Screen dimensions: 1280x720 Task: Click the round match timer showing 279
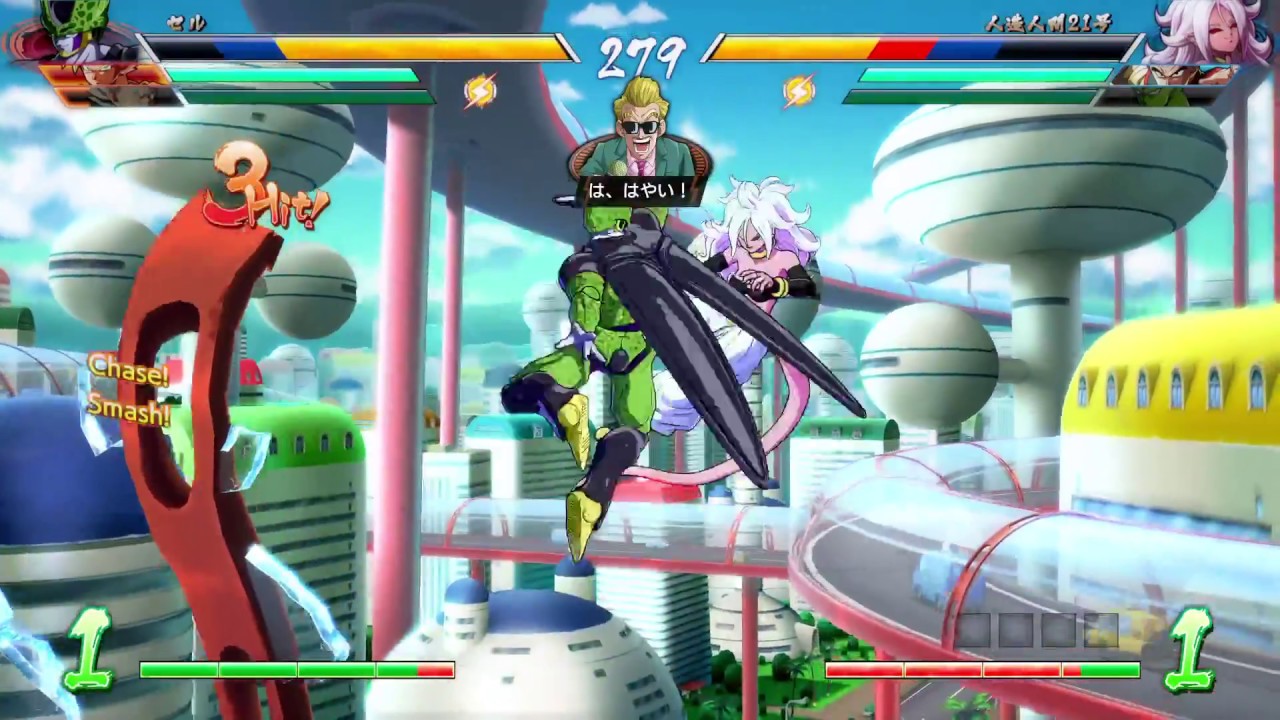tap(640, 55)
